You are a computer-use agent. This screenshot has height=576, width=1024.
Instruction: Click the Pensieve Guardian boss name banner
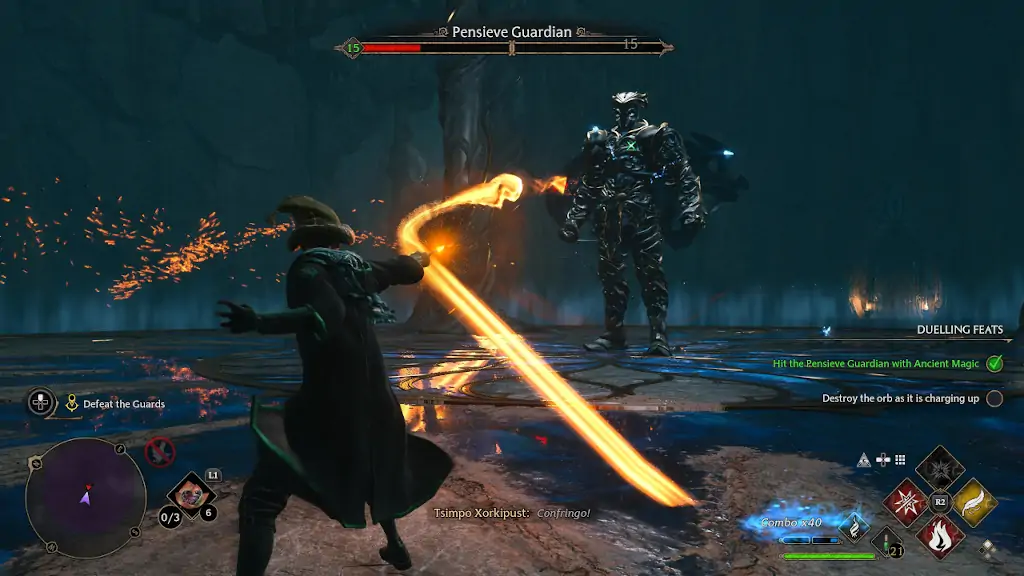tap(511, 32)
